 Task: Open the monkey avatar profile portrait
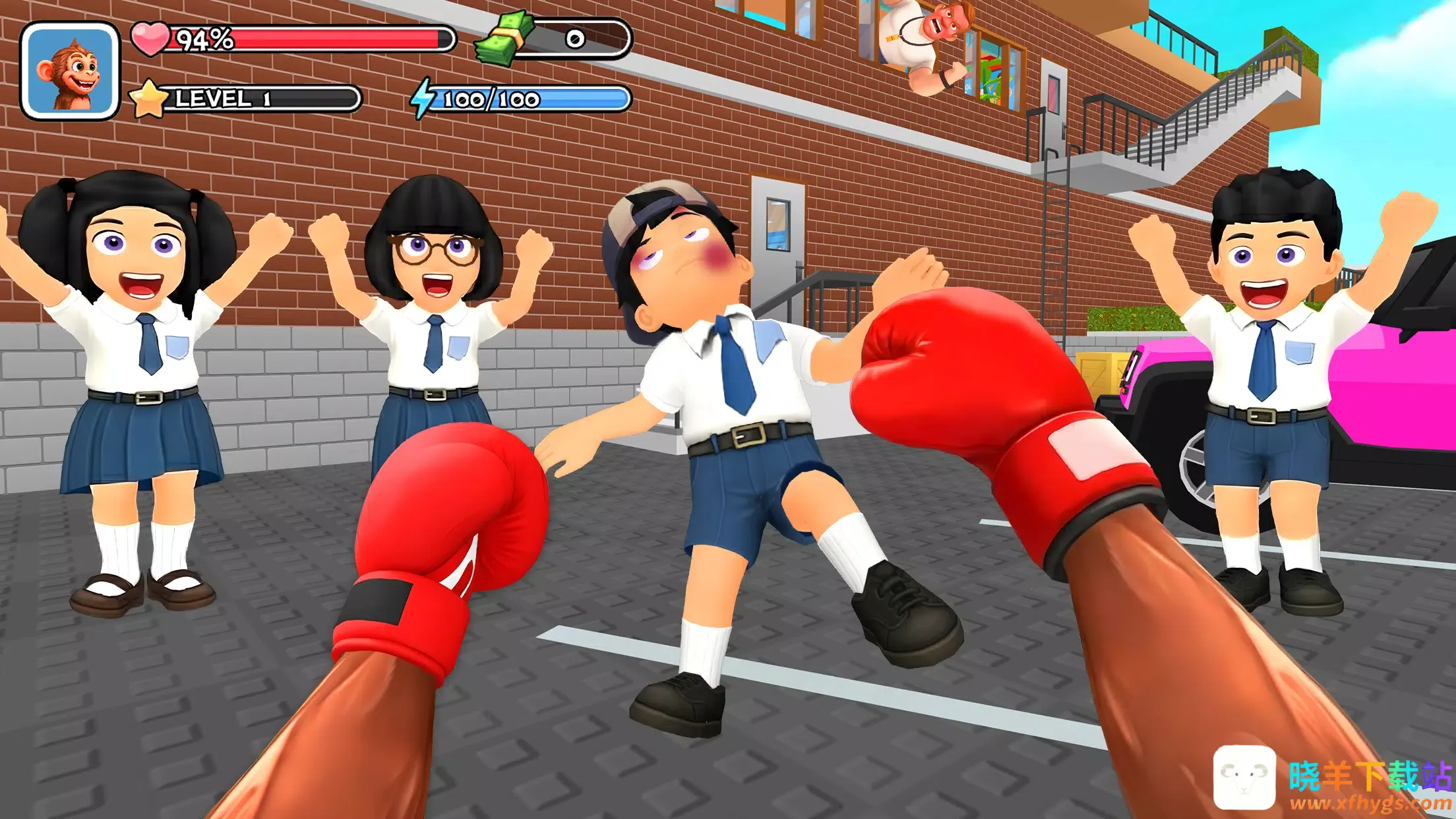(70, 71)
